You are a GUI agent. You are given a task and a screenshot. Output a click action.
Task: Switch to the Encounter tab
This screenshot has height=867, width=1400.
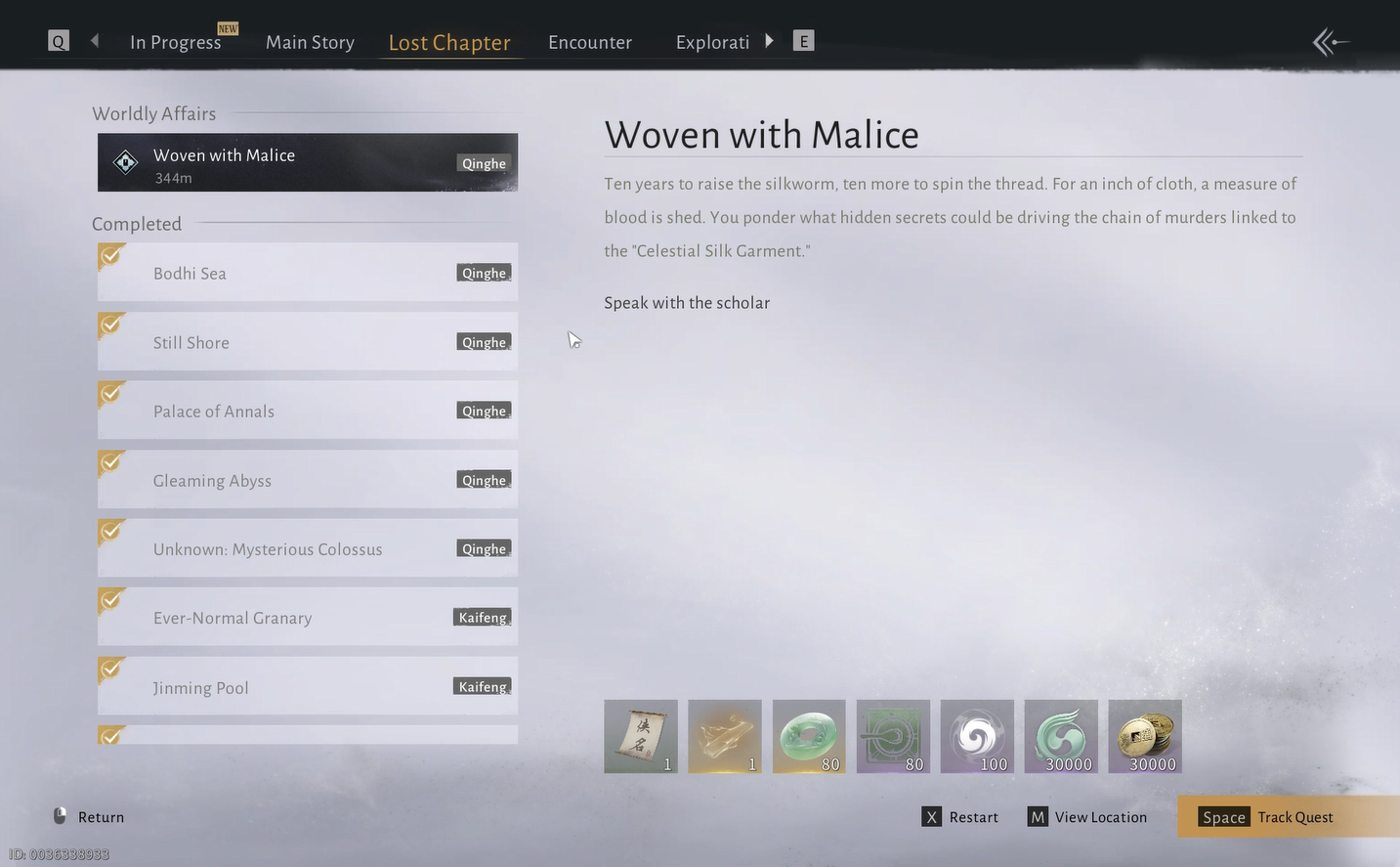pyautogui.click(x=590, y=42)
